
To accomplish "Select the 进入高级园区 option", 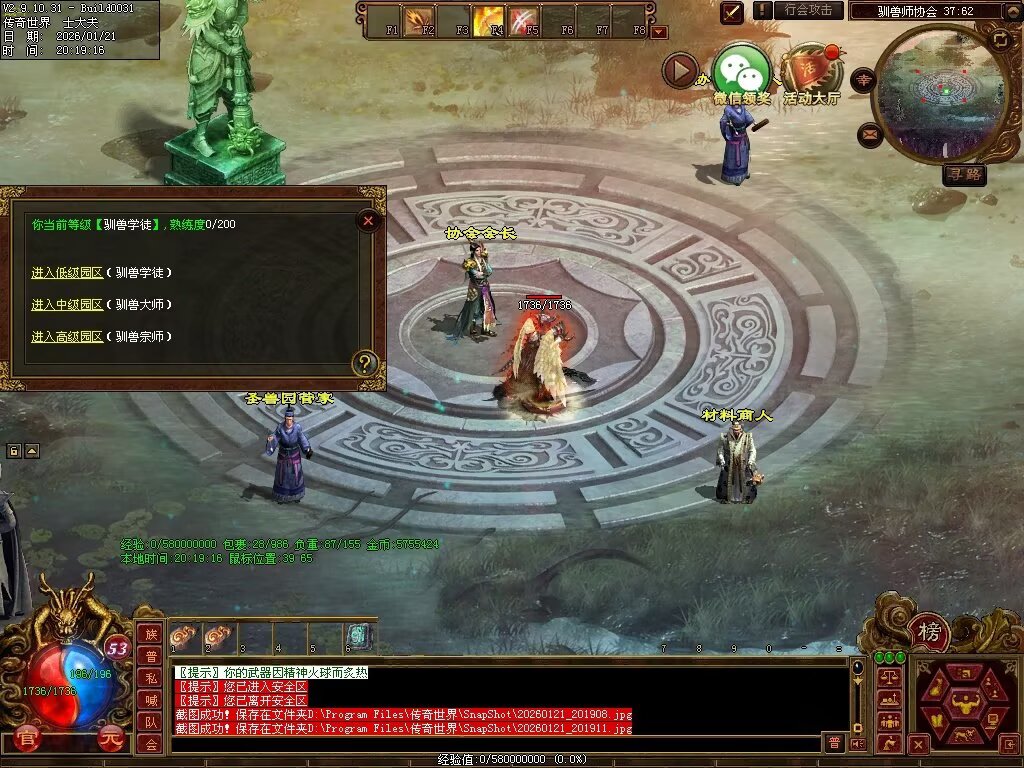I will pyautogui.click(x=67, y=336).
